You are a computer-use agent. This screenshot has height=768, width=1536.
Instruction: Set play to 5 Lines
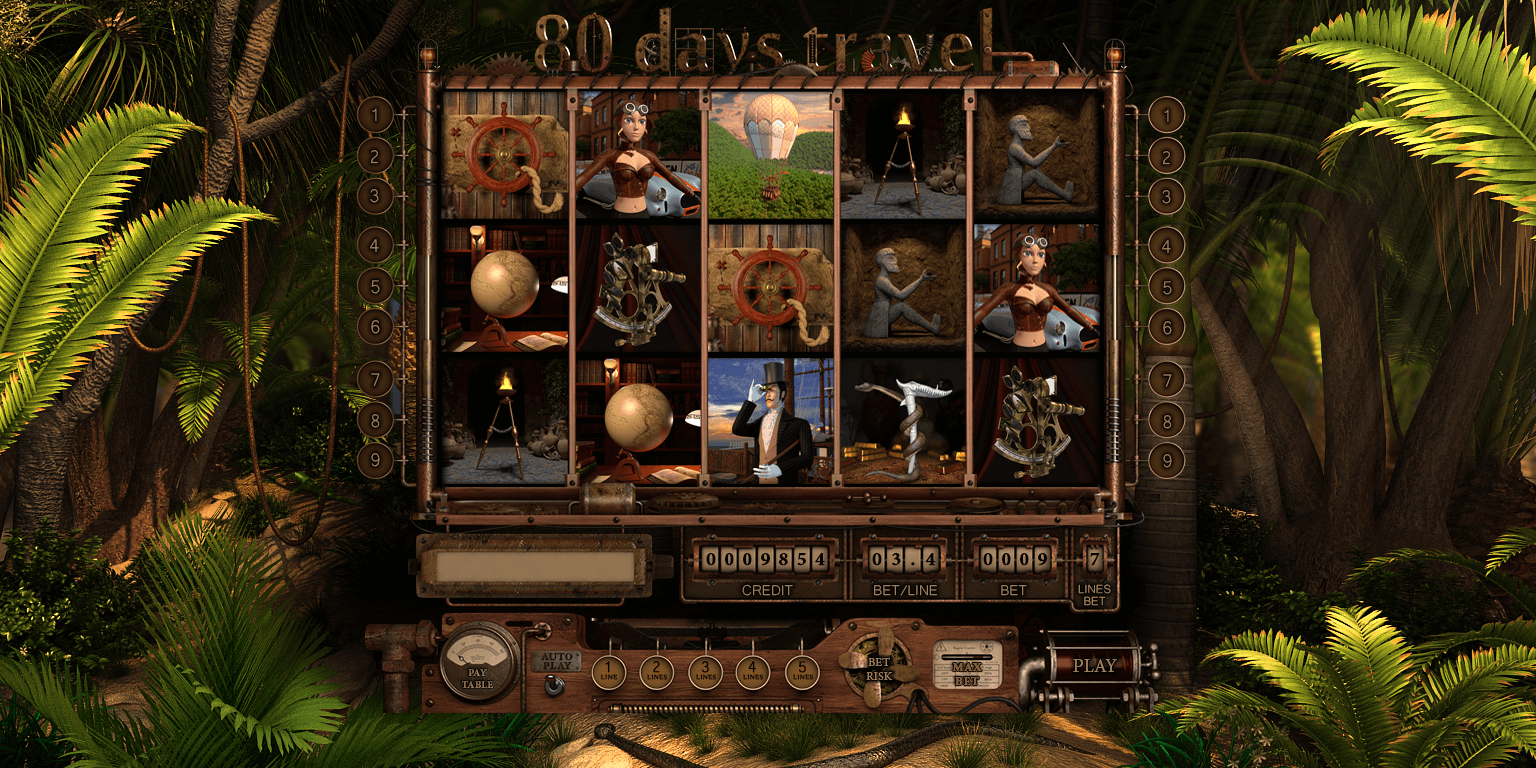[802, 672]
